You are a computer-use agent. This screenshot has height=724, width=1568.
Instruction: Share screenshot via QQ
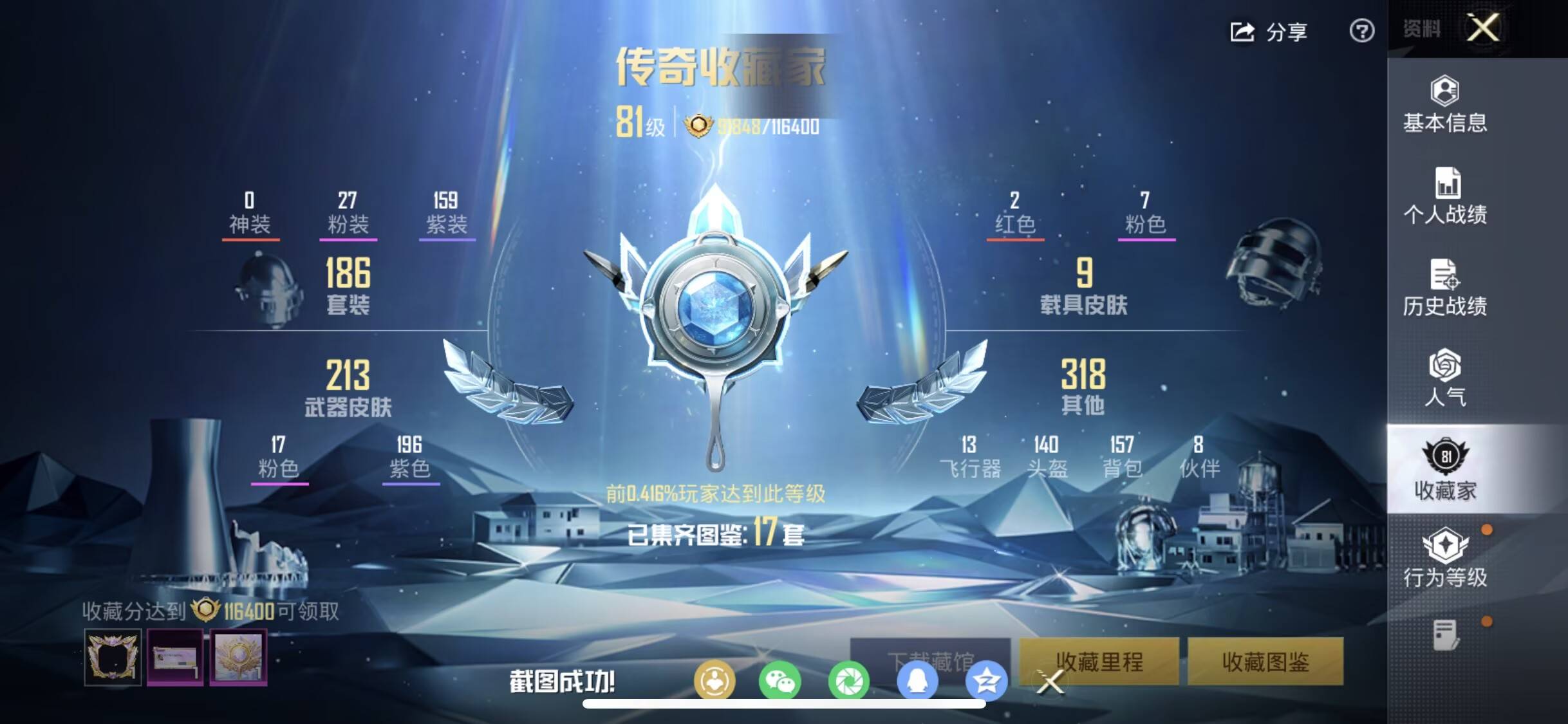point(919,681)
